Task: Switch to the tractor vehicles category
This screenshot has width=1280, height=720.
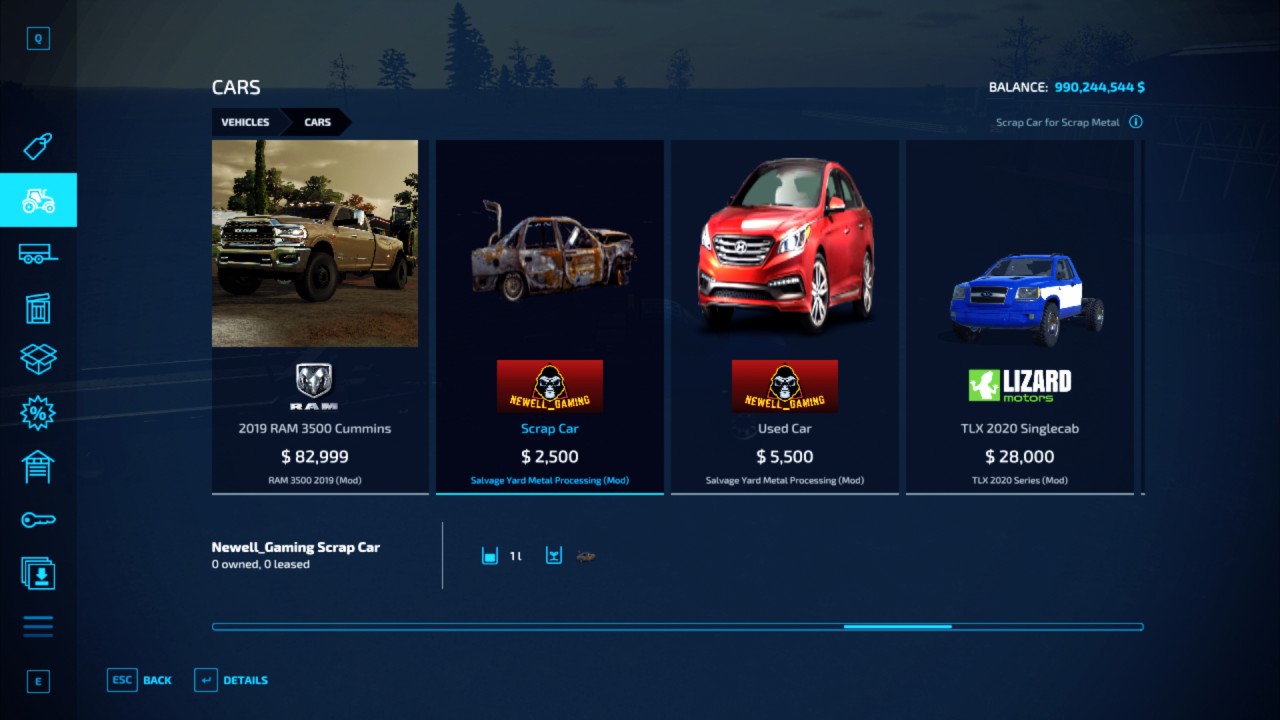Action: click(x=38, y=200)
